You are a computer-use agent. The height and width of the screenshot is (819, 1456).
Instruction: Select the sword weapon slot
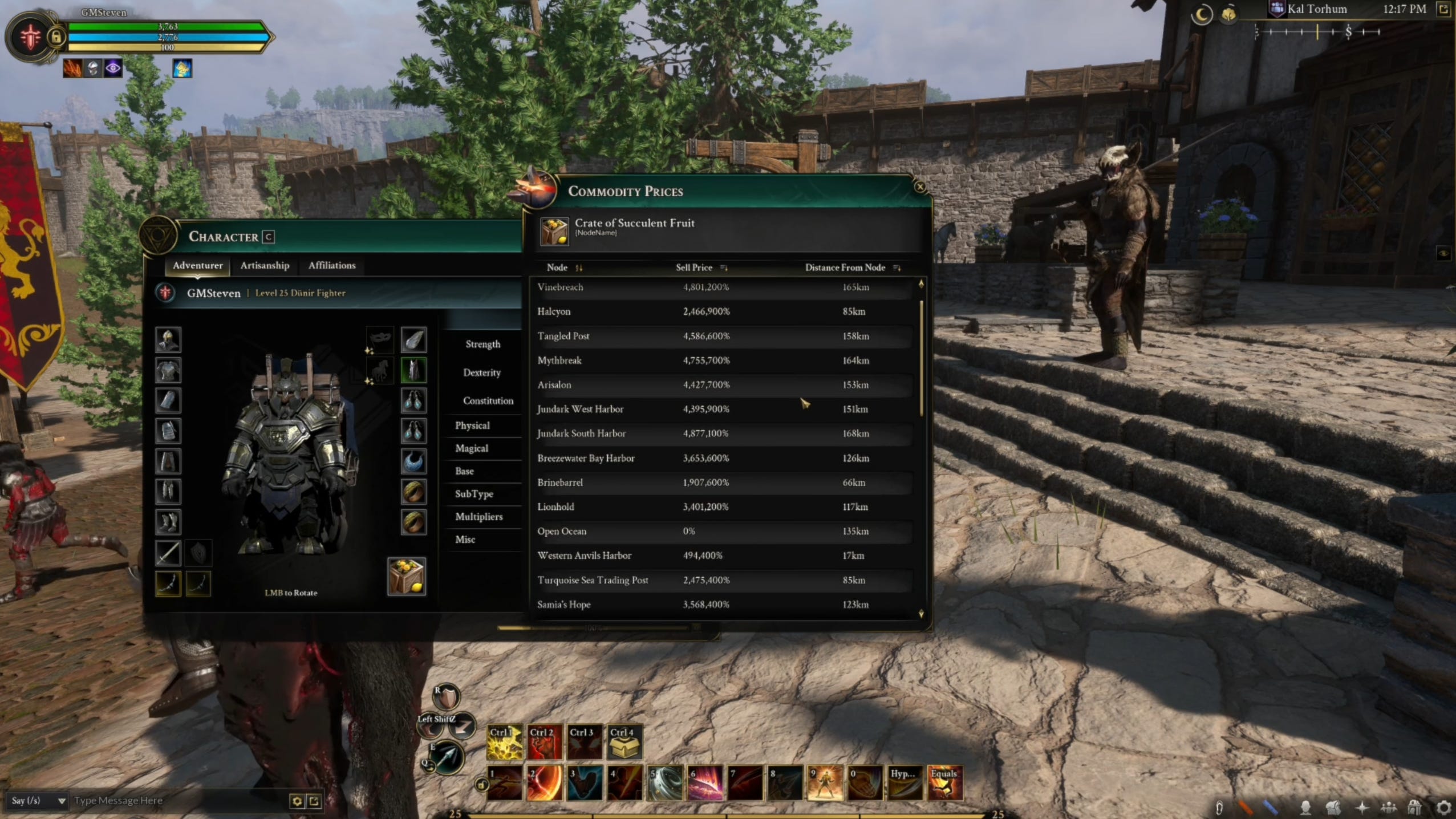[168, 553]
